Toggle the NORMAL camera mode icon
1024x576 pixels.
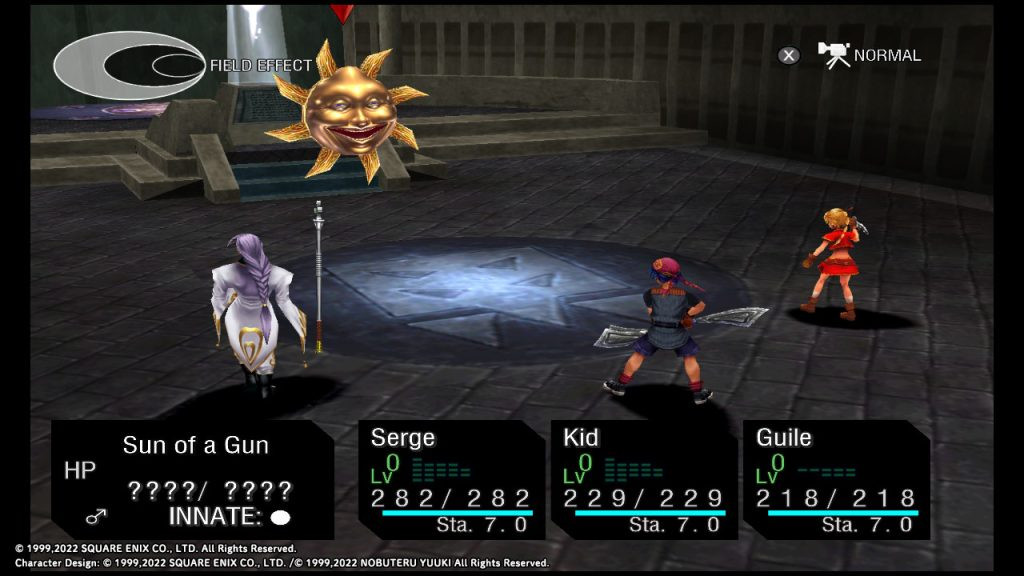coord(833,54)
